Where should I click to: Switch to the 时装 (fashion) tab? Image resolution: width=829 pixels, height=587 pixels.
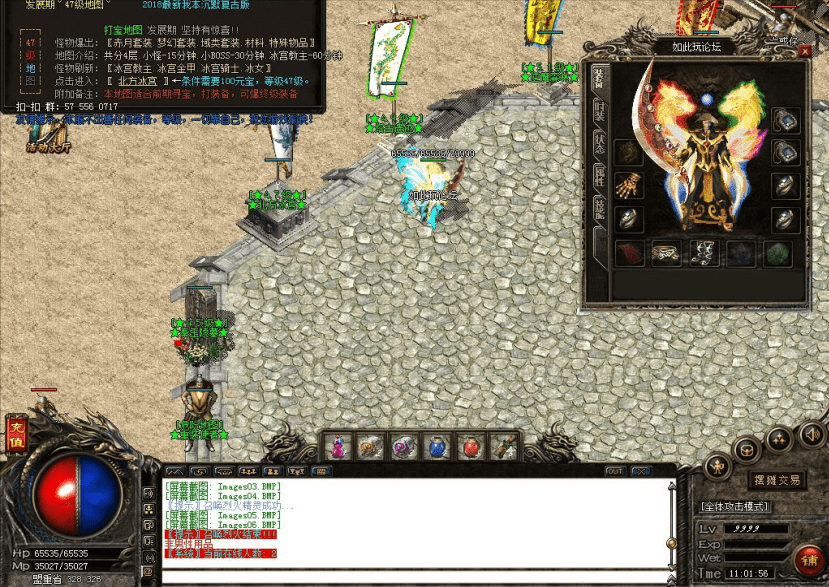click(x=598, y=109)
